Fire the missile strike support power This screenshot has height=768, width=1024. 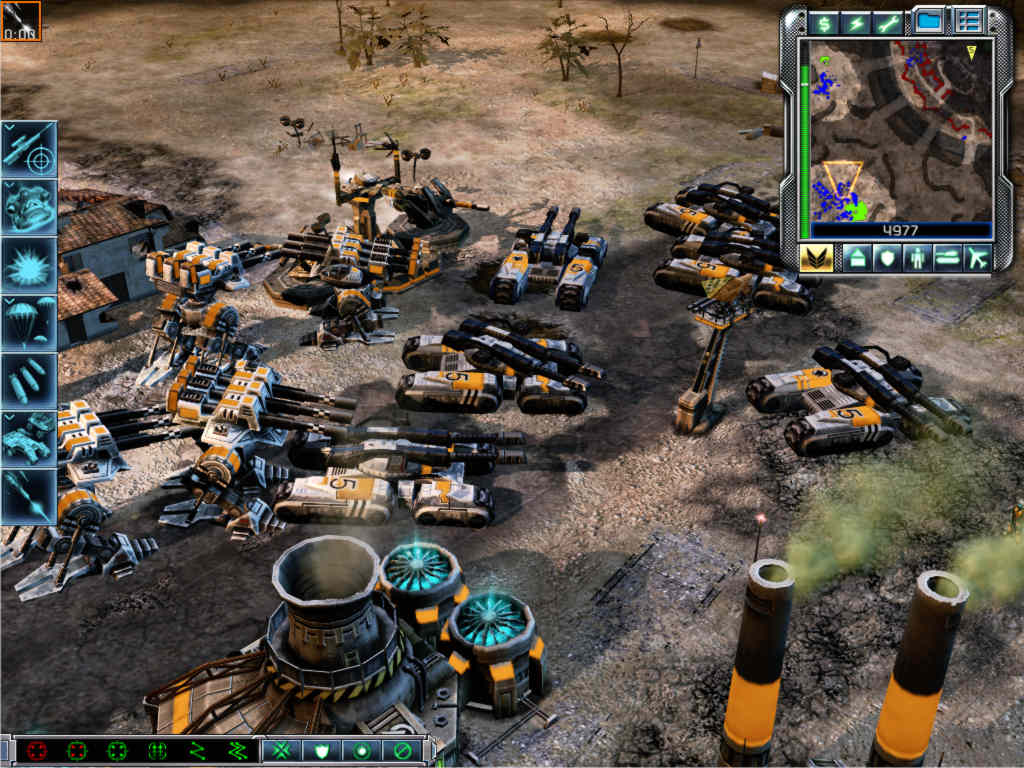pos(29,495)
